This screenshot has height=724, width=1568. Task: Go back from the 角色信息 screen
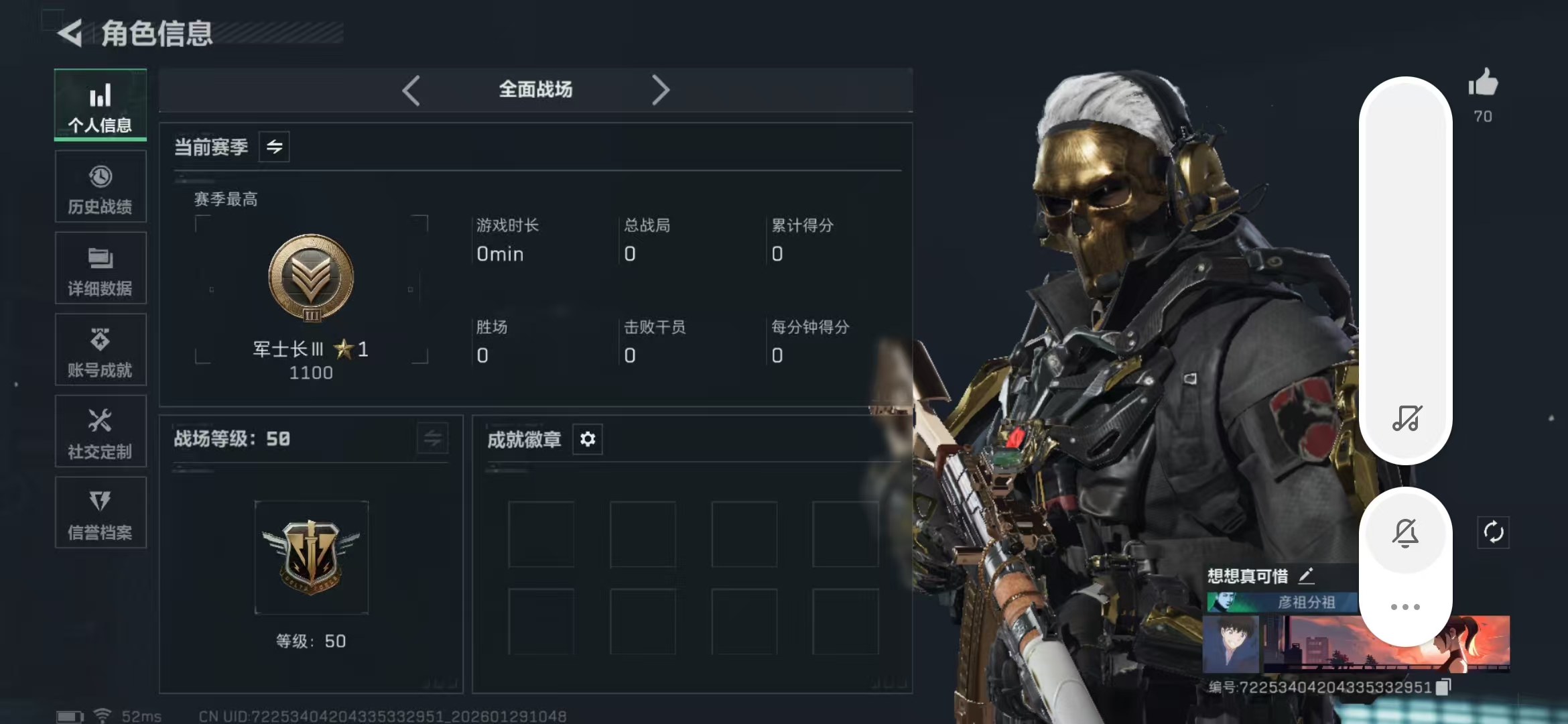pyautogui.click(x=70, y=33)
